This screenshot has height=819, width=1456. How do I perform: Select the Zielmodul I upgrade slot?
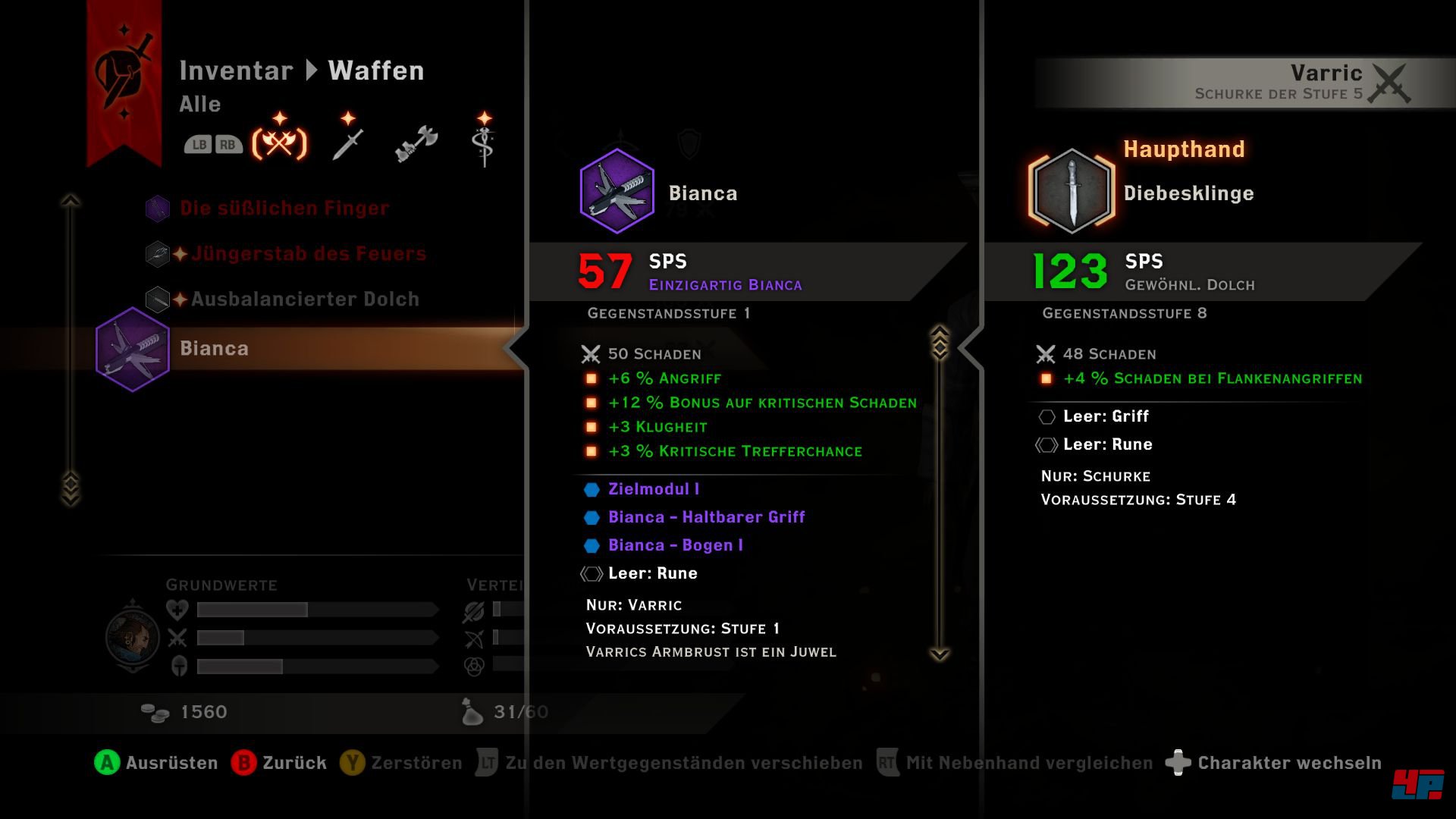(653, 490)
